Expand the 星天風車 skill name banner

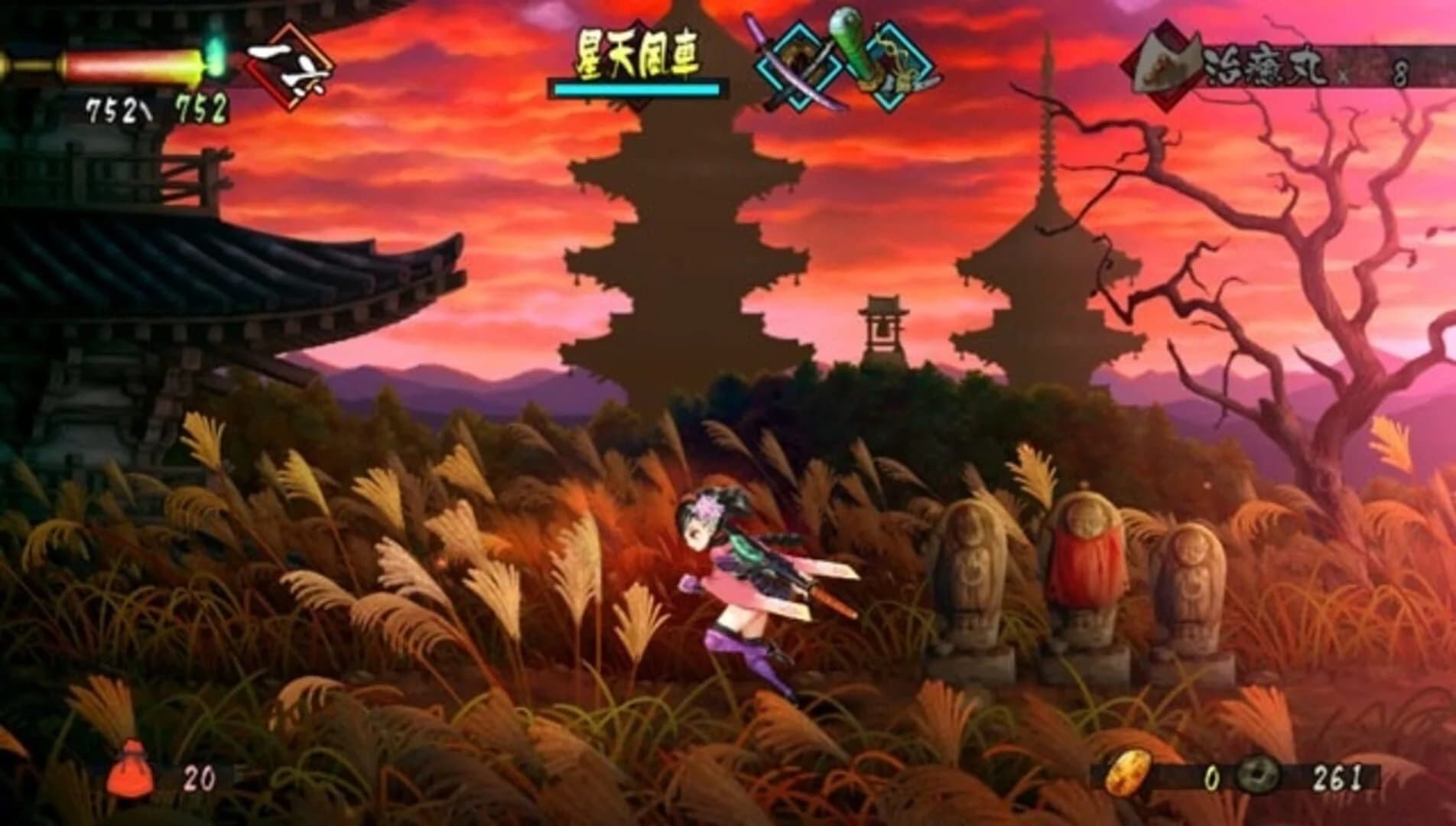coord(642,54)
